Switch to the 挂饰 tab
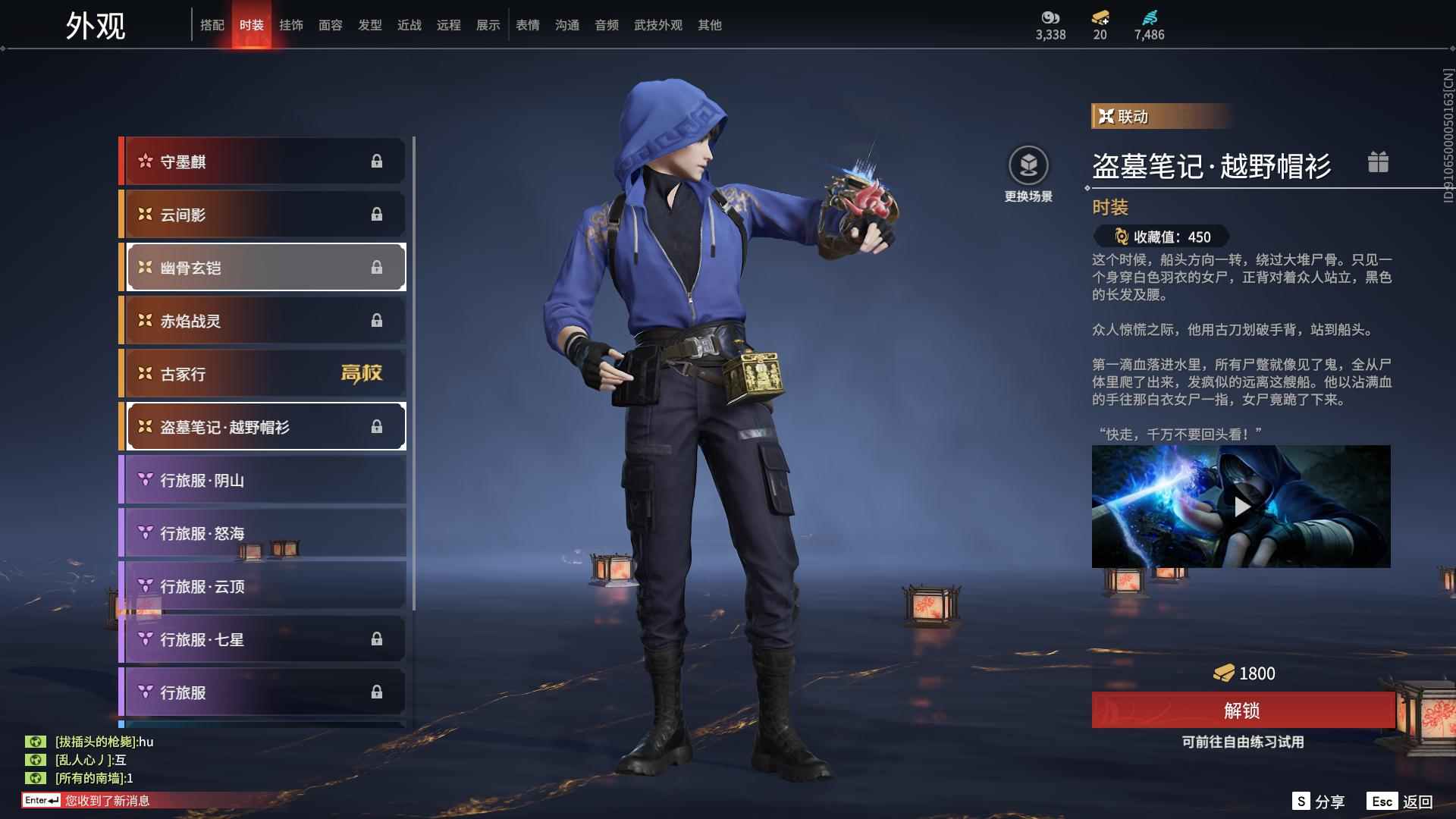 pos(291,24)
